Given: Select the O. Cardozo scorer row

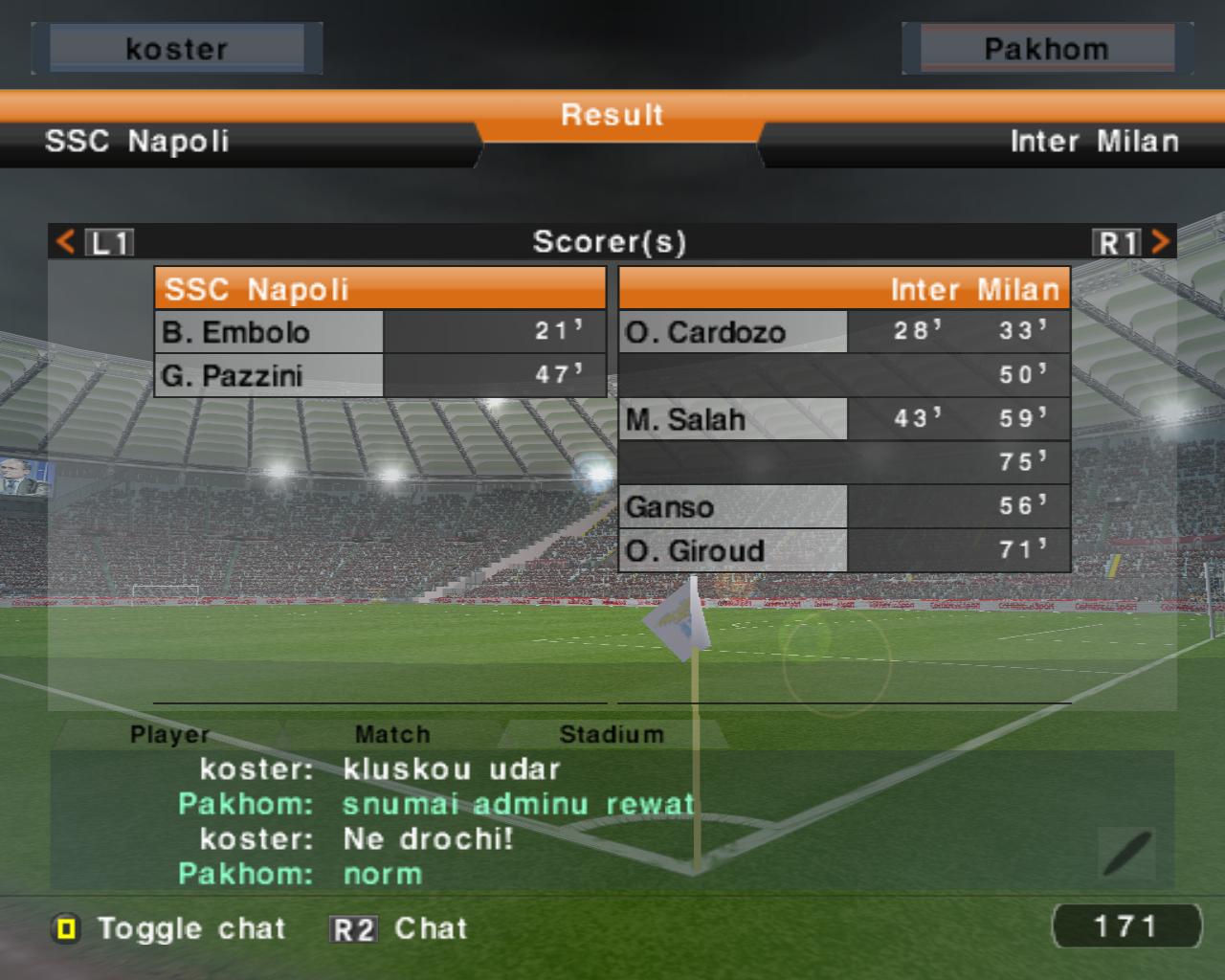Looking at the screenshot, I should tap(843, 332).
